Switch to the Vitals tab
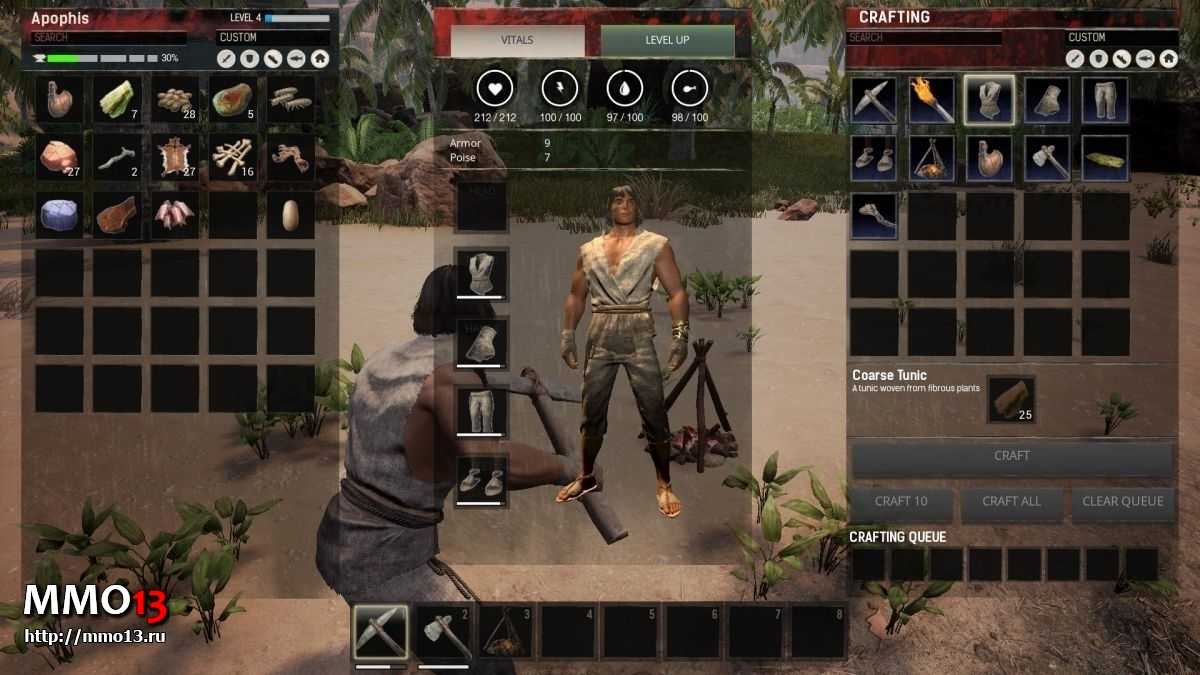The width and height of the screenshot is (1200, 675). (517, 41)
